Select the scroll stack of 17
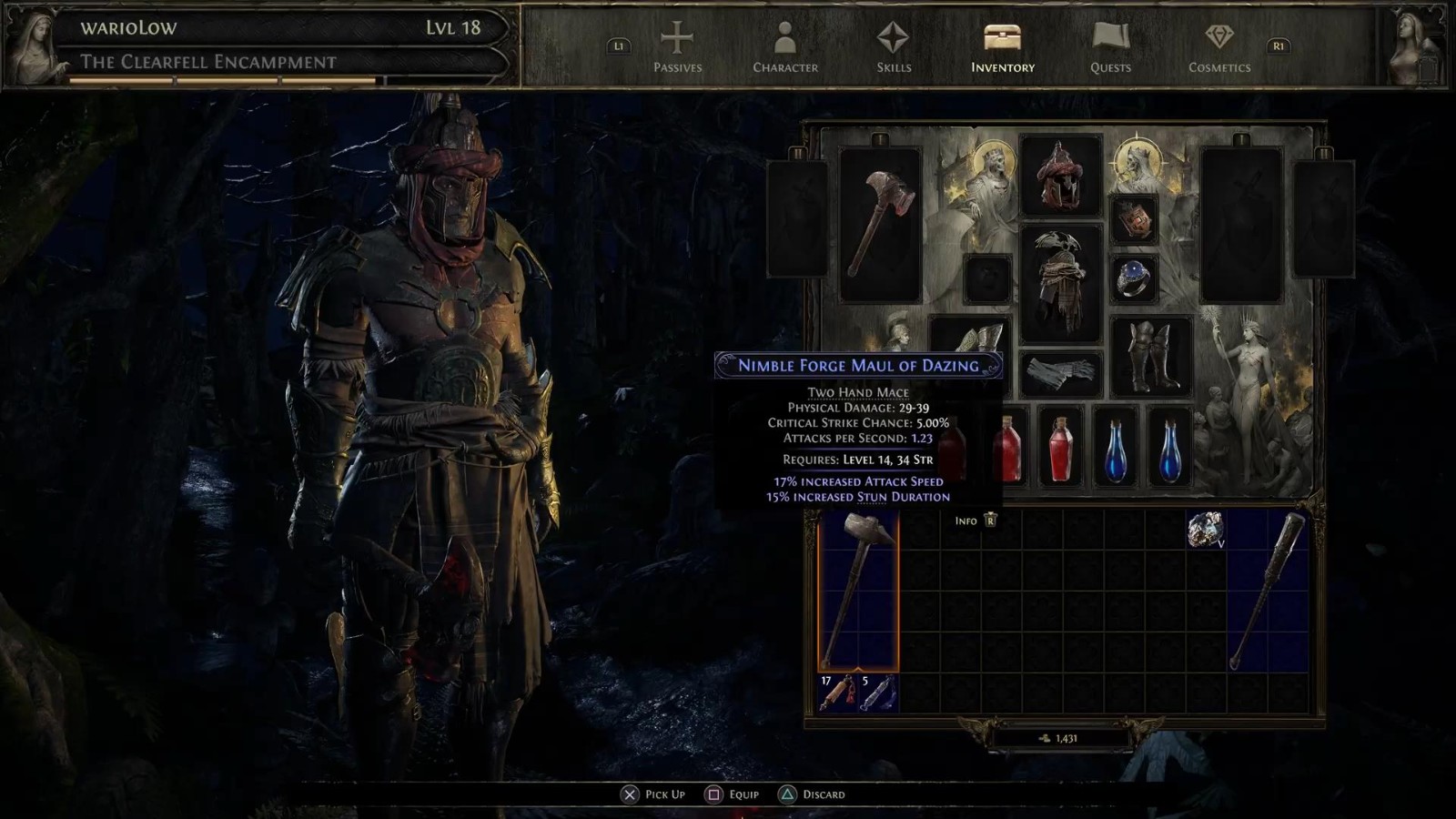The height and width of the screenshot is (819, 1456). tap(838, 693)
